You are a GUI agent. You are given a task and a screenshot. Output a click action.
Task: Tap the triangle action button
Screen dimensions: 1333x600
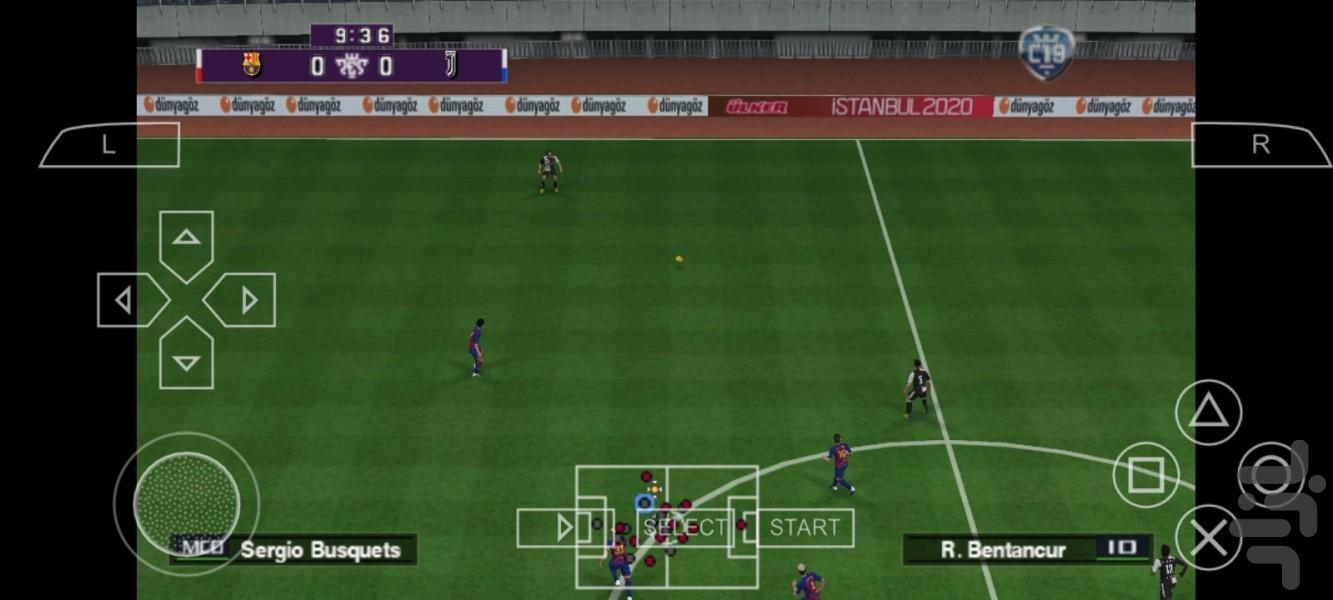(1208, 412)
